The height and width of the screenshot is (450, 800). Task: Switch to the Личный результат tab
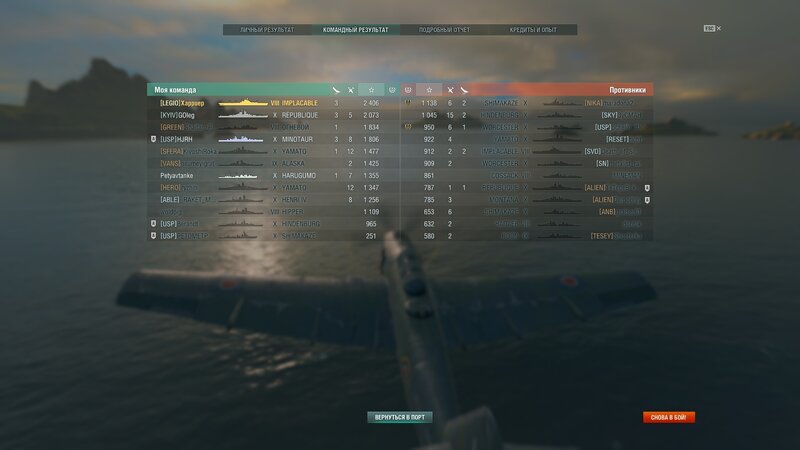pos(267,30)
